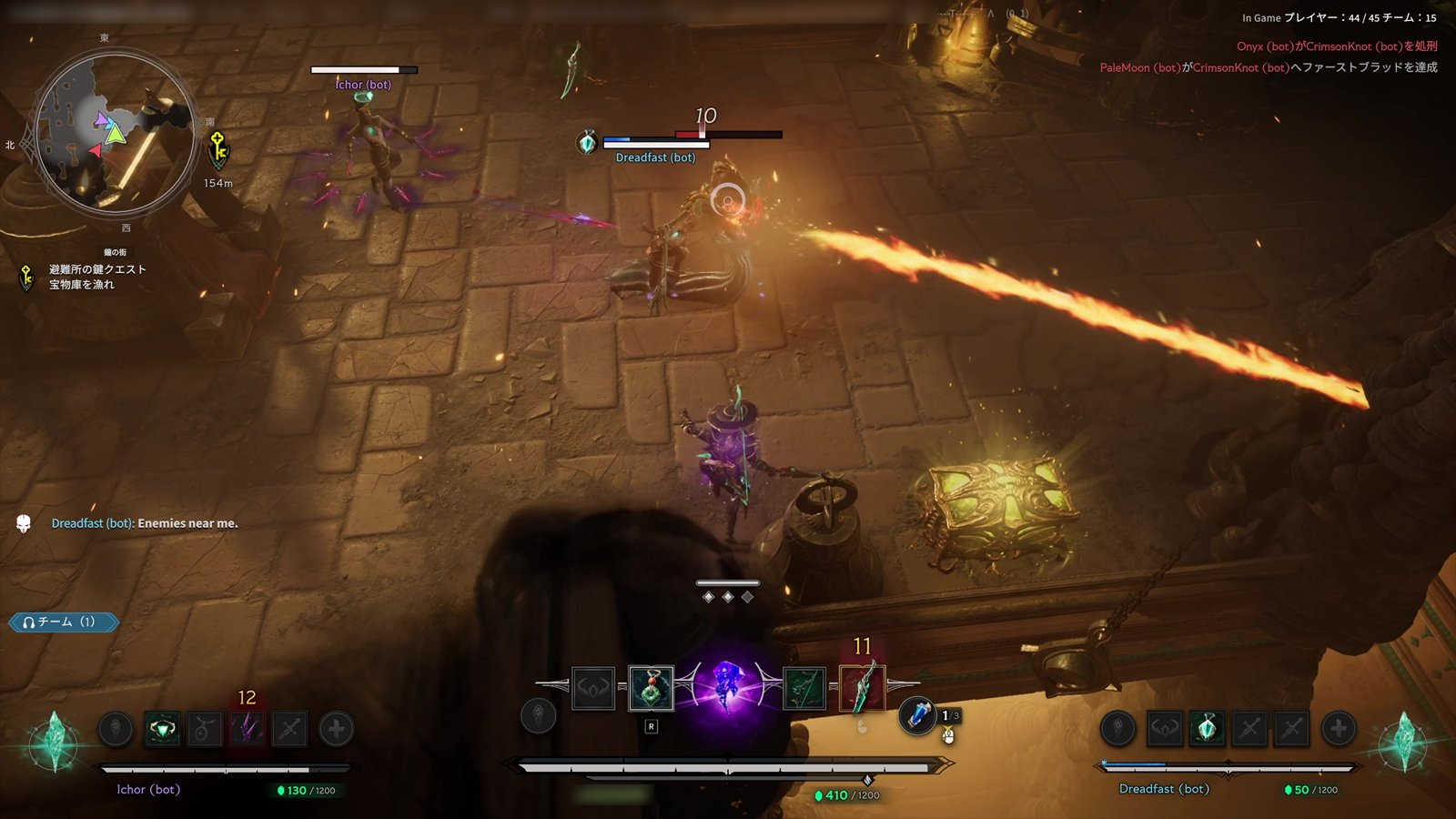Use the blue potion consumable

[x=918, y=715]
